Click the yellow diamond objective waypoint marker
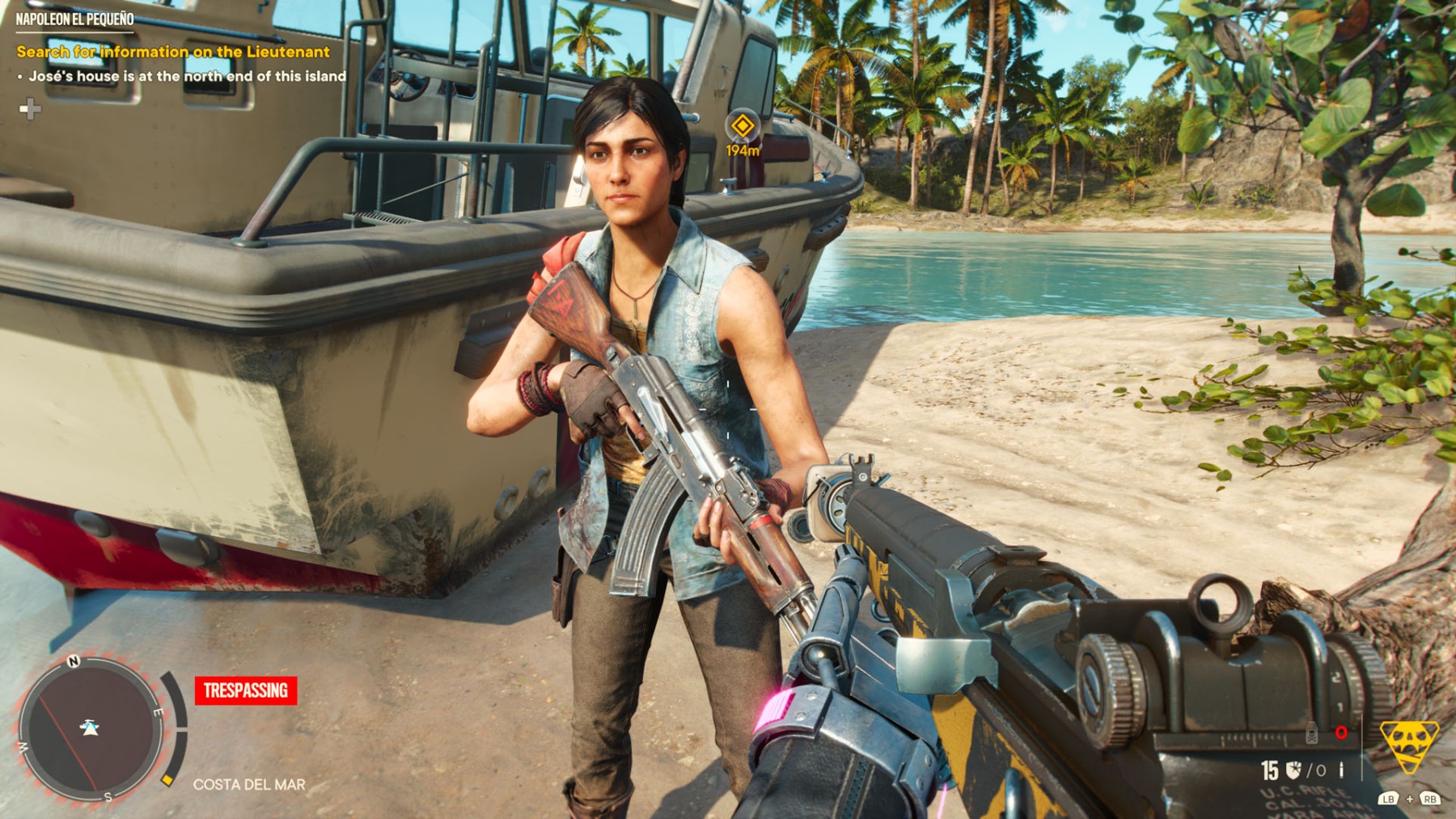This screenshot has height=819, width=1456. [x=742, y=126]
